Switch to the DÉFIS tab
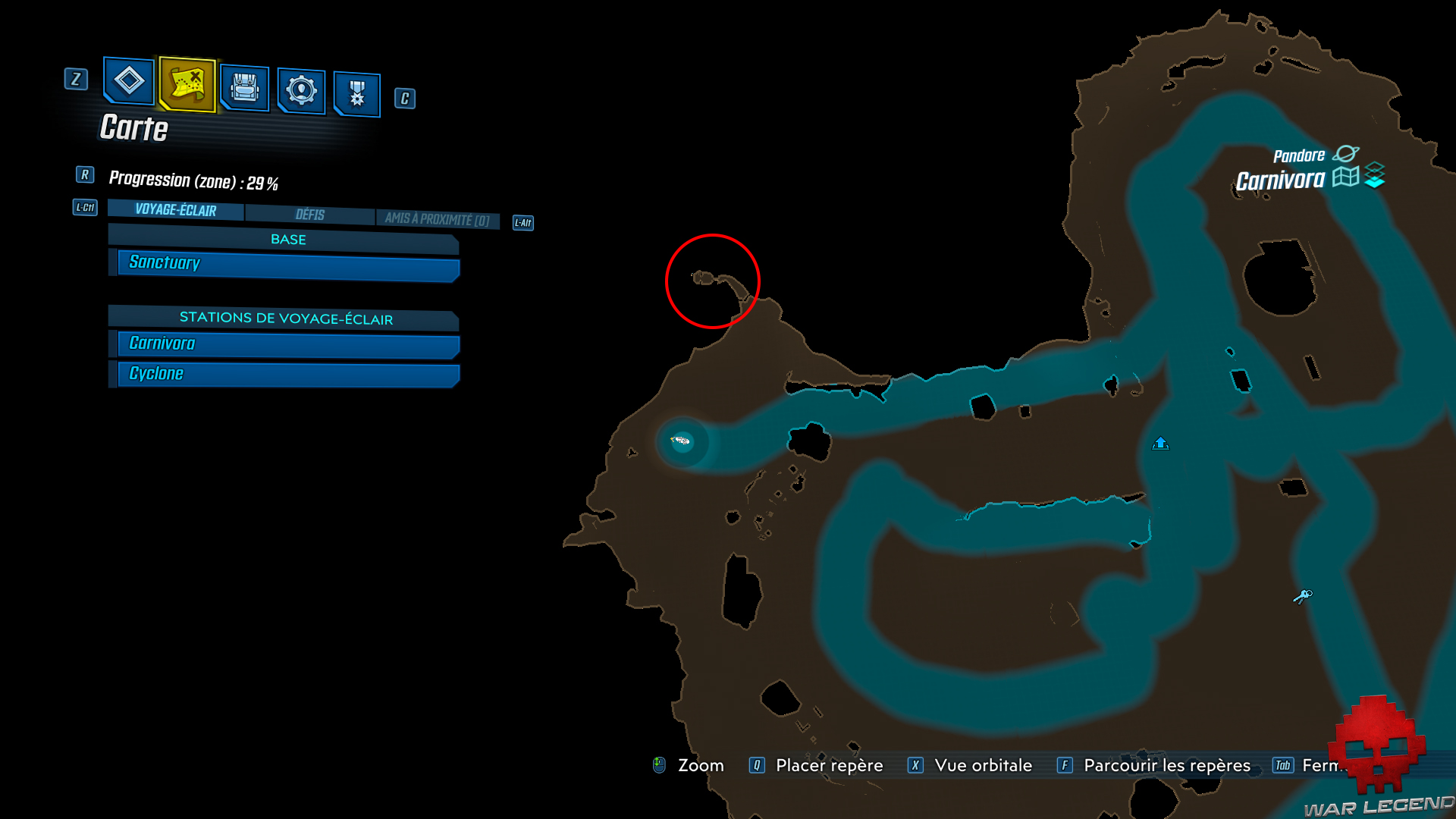This screenshot has height=819, width=1456. coord(310,215)
